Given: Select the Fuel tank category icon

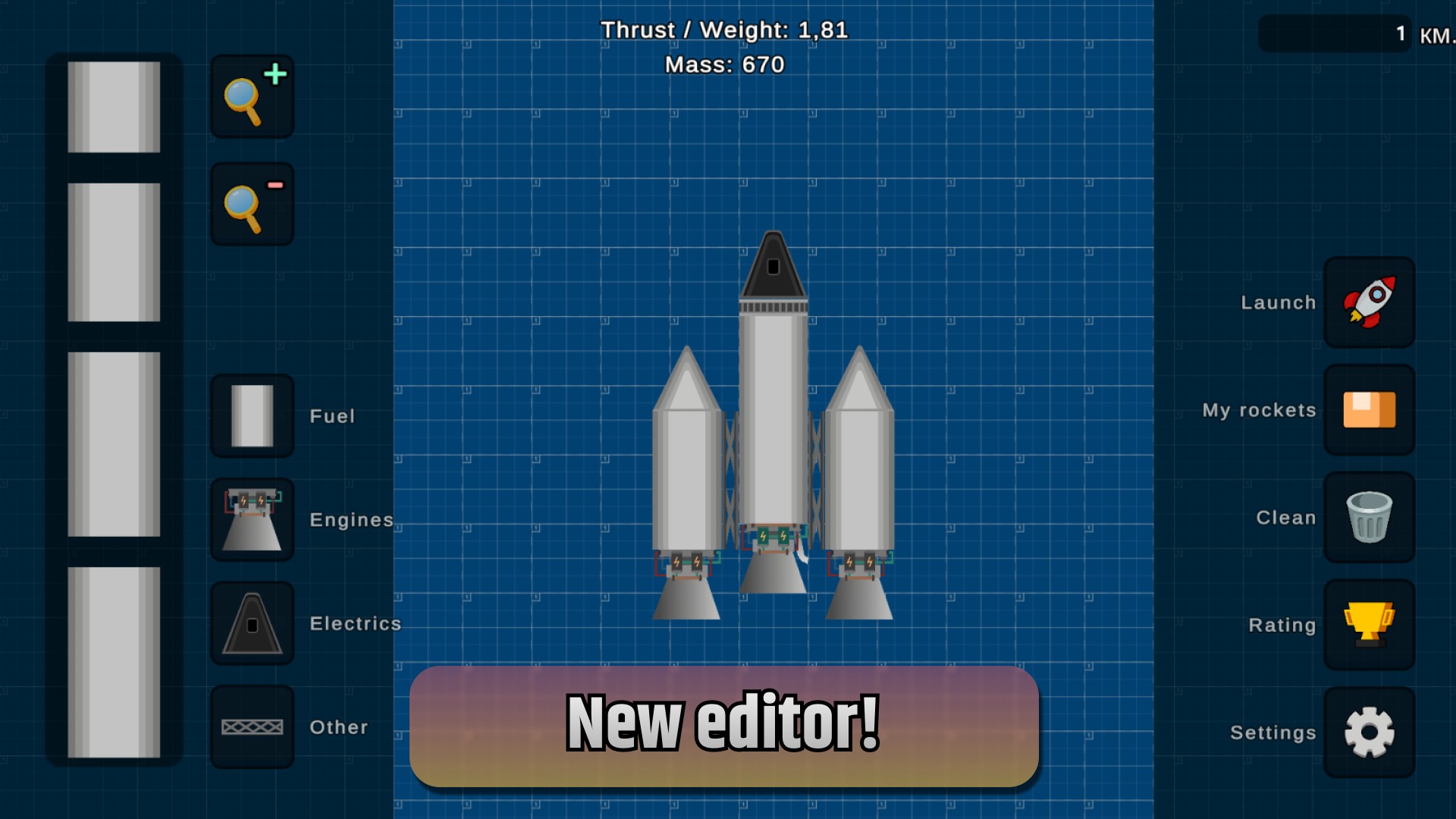Looking at the screenshot, I should pos(252,416).
